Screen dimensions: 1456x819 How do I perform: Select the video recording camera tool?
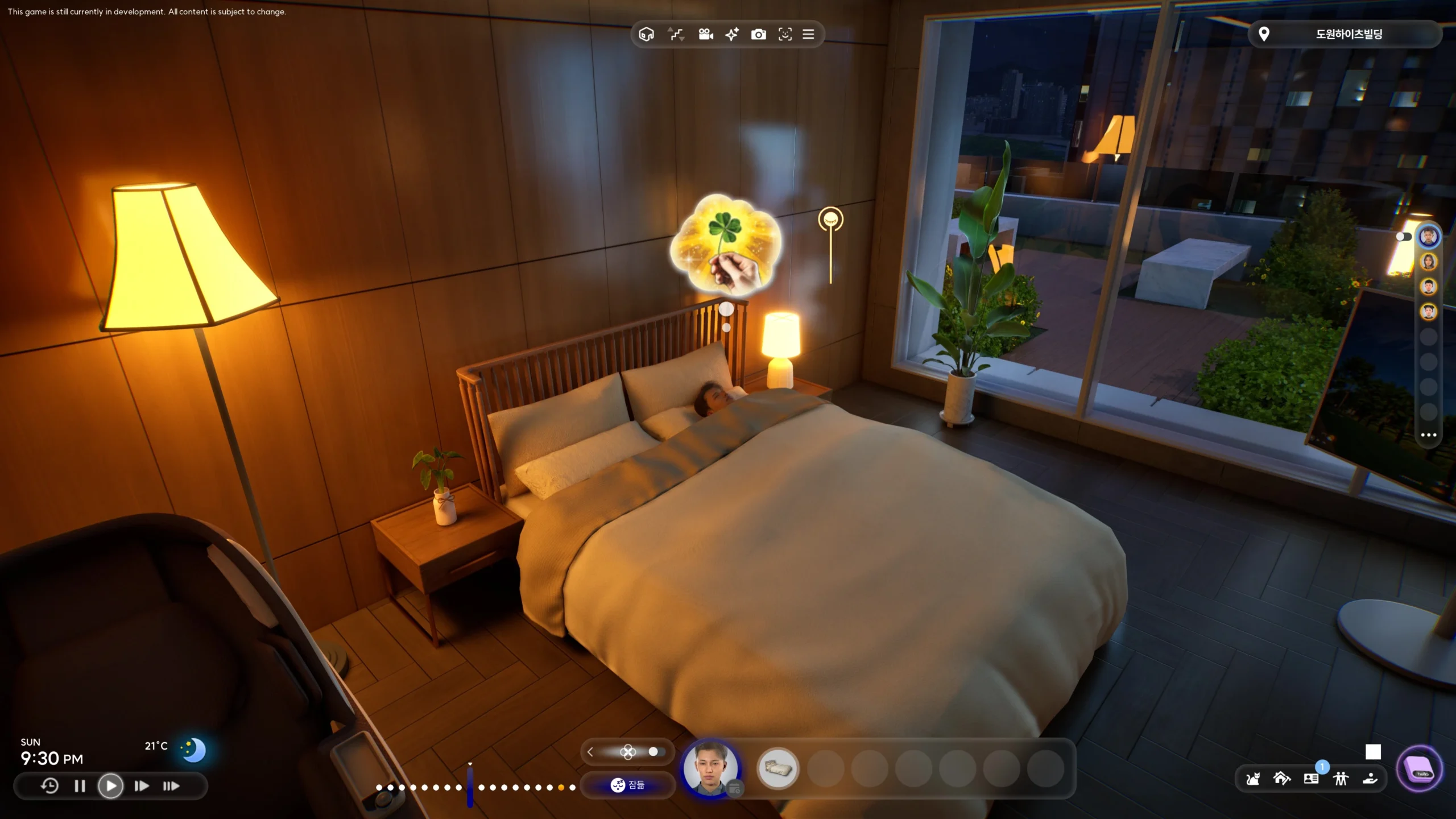pyautogui.click(x=705, y=34)
